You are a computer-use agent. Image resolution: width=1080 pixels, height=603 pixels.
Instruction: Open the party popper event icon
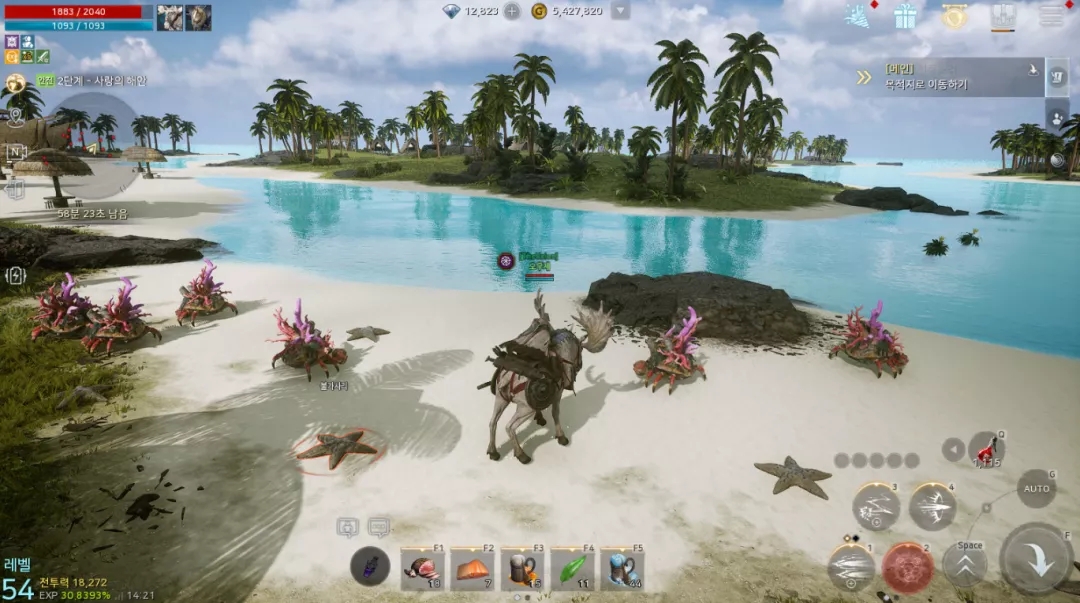pyautogui.click(x=857, y=16)
